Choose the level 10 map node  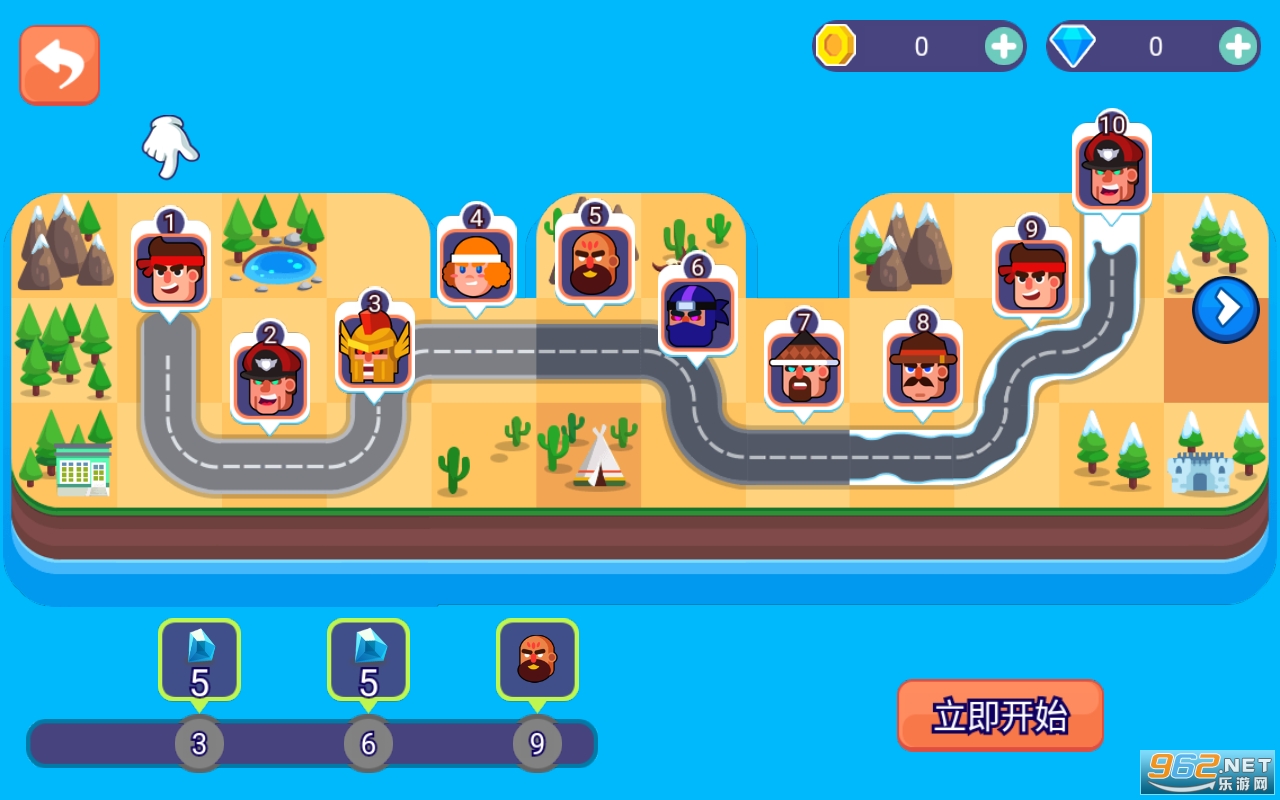click(x=1111, y=170)
